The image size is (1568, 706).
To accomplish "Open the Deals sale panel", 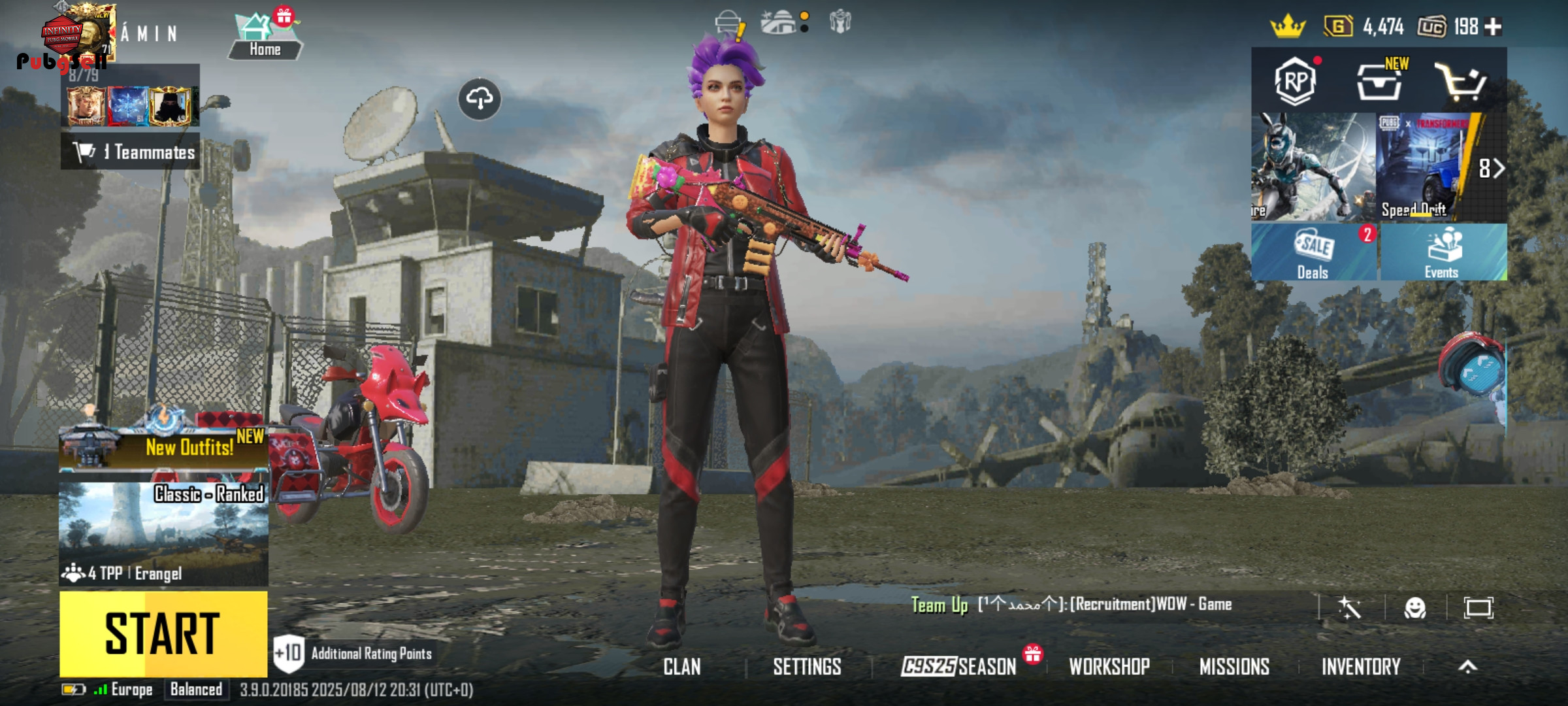I will click(1313, 253).
